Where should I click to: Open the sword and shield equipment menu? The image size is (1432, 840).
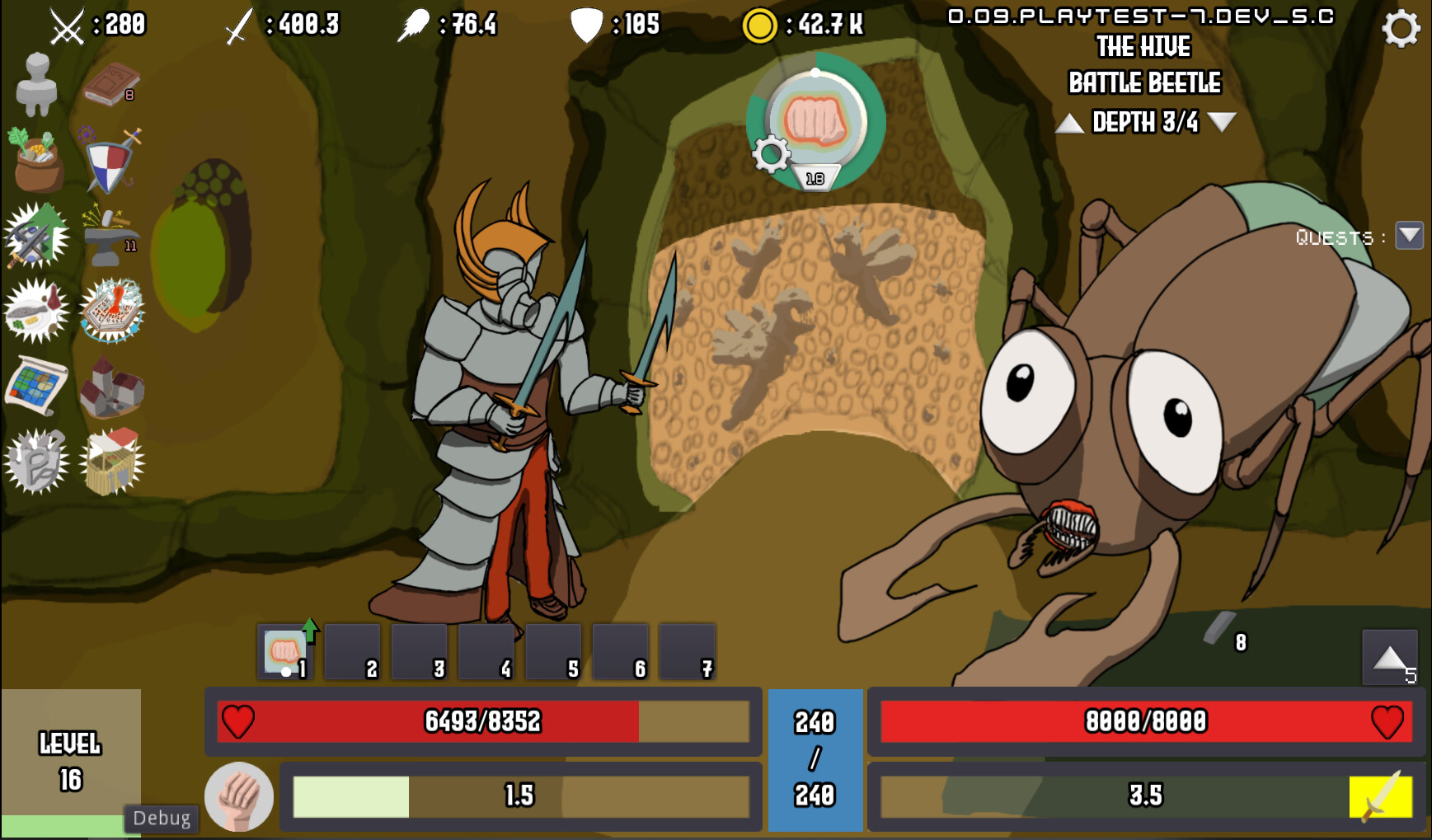[x=111, y=161]
